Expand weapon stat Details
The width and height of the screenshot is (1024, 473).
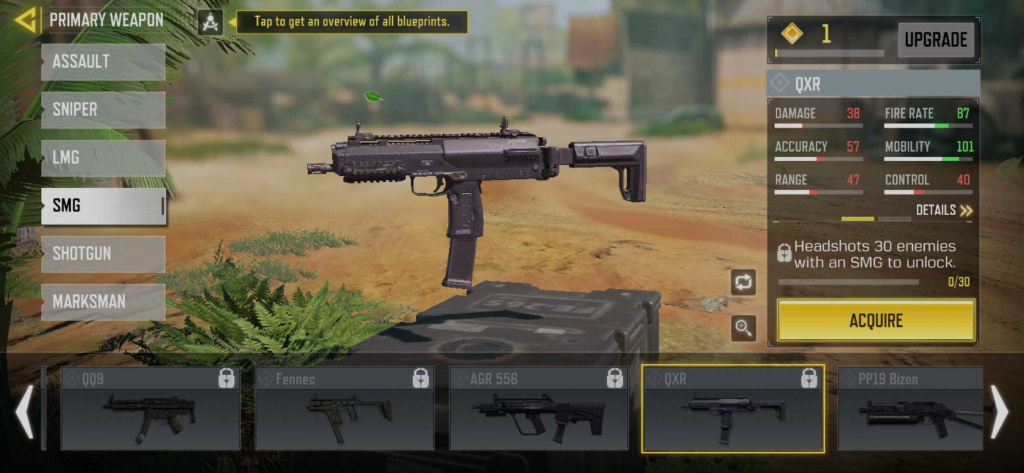pos(944,210)
